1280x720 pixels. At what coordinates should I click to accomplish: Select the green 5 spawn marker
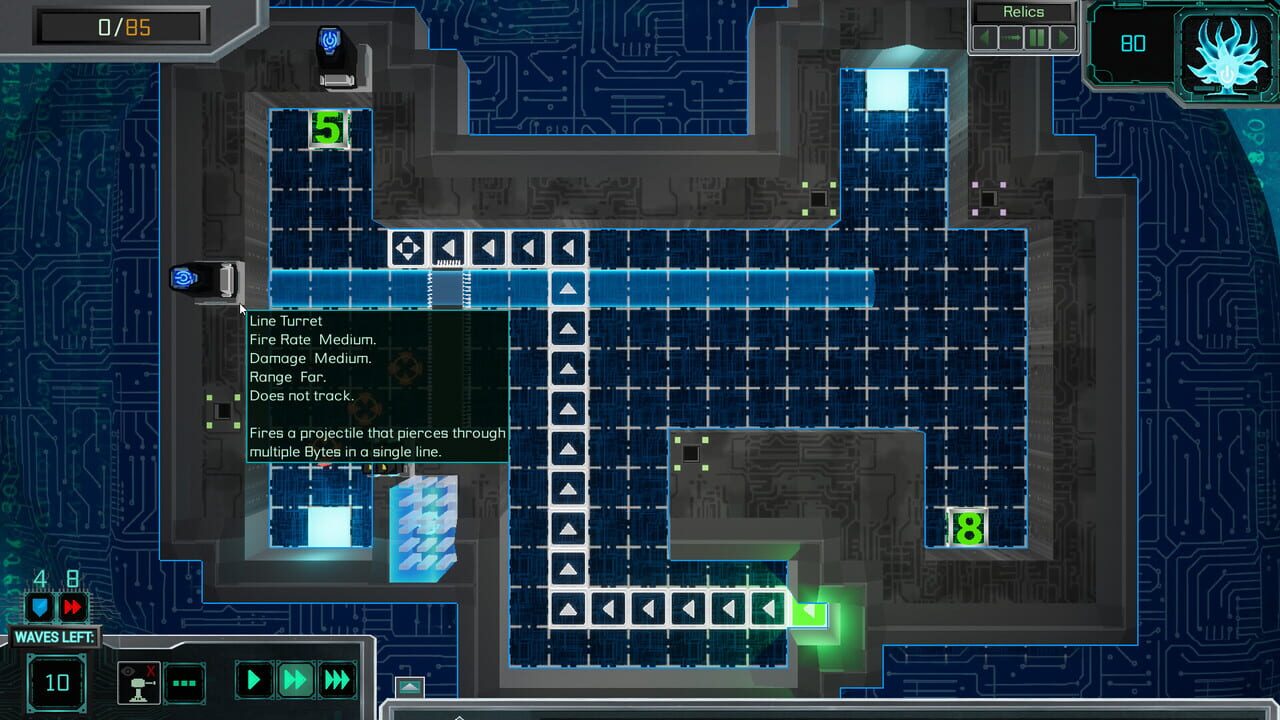328,128
